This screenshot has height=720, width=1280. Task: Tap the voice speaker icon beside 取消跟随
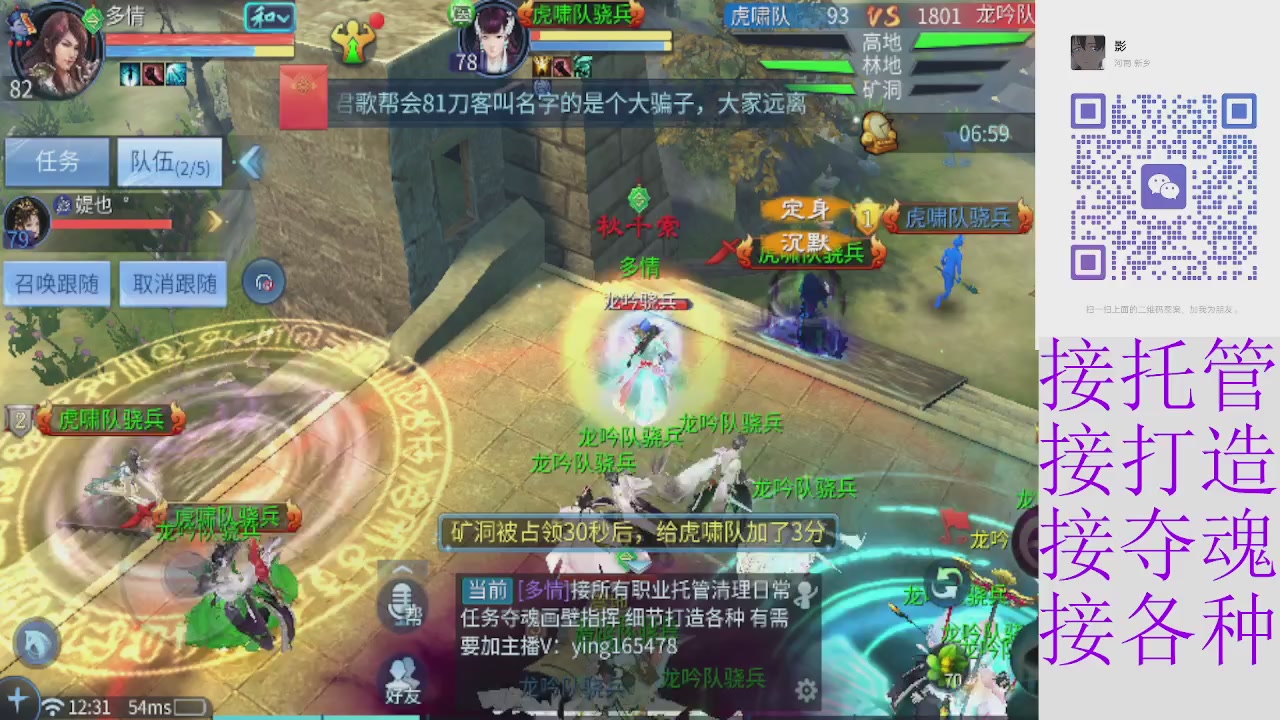pos(264,282)
